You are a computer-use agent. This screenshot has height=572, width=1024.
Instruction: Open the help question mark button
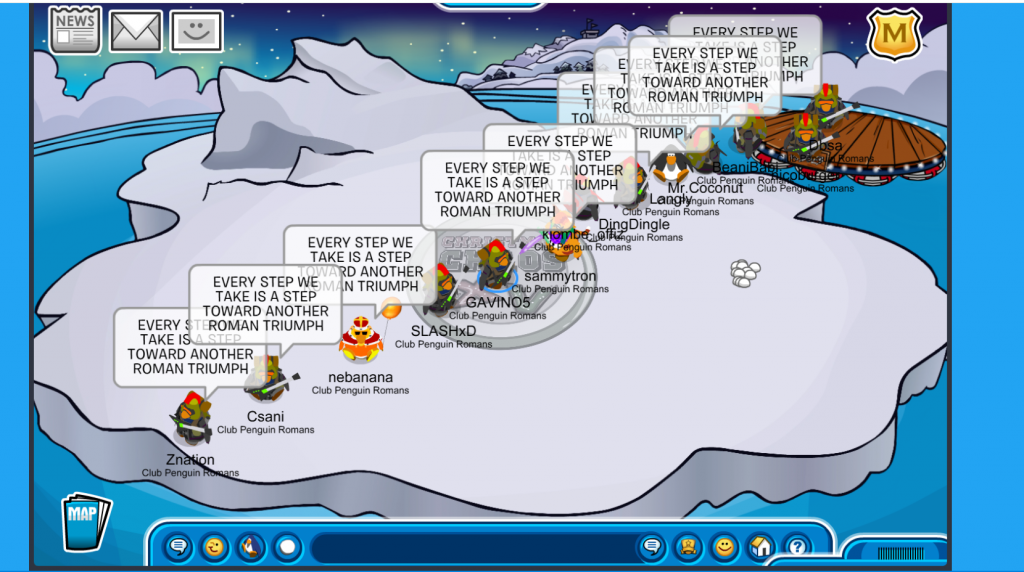tap(796, 547)
